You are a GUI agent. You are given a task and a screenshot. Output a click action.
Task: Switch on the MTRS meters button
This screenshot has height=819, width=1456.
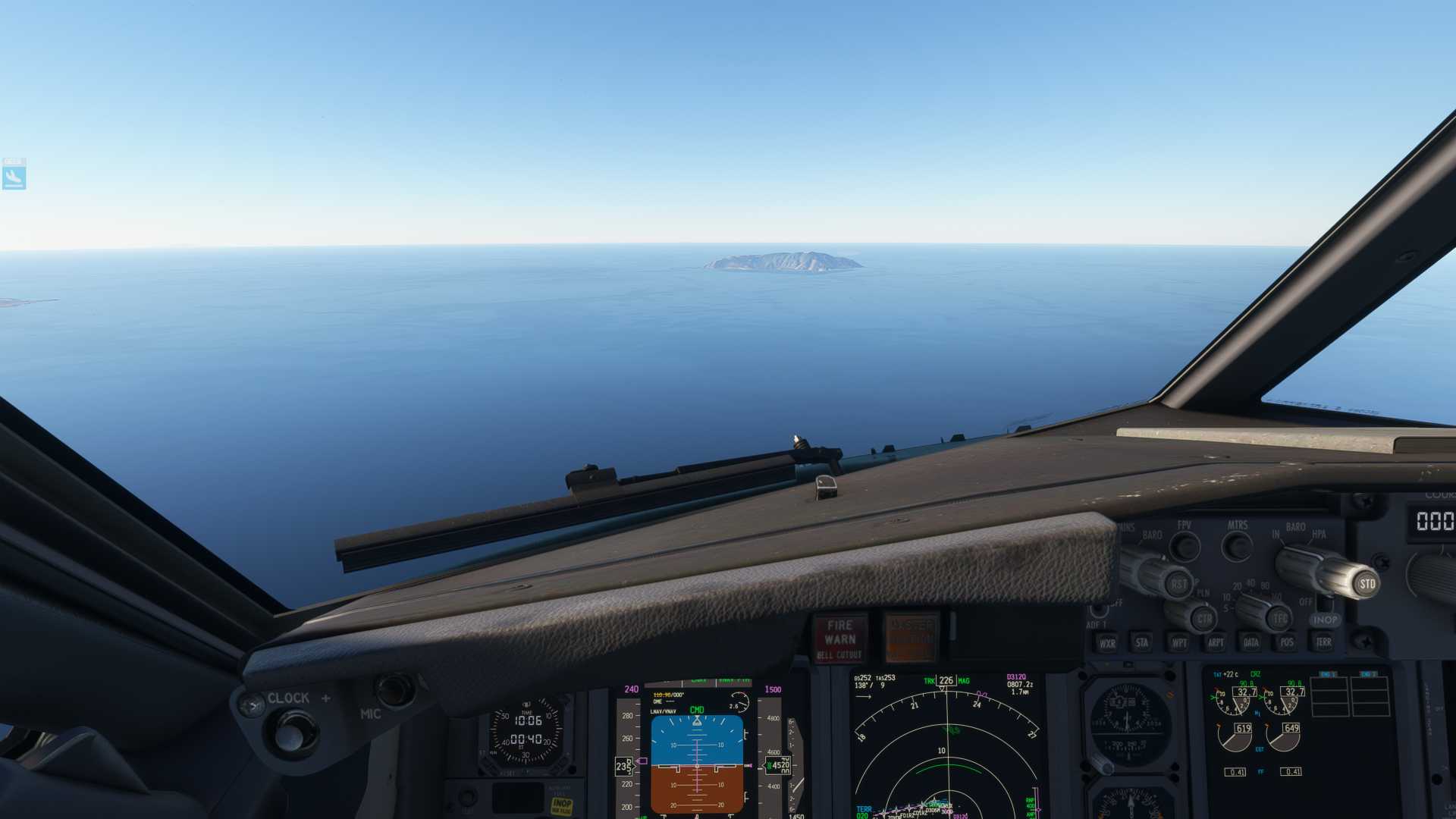point(1238,546)
